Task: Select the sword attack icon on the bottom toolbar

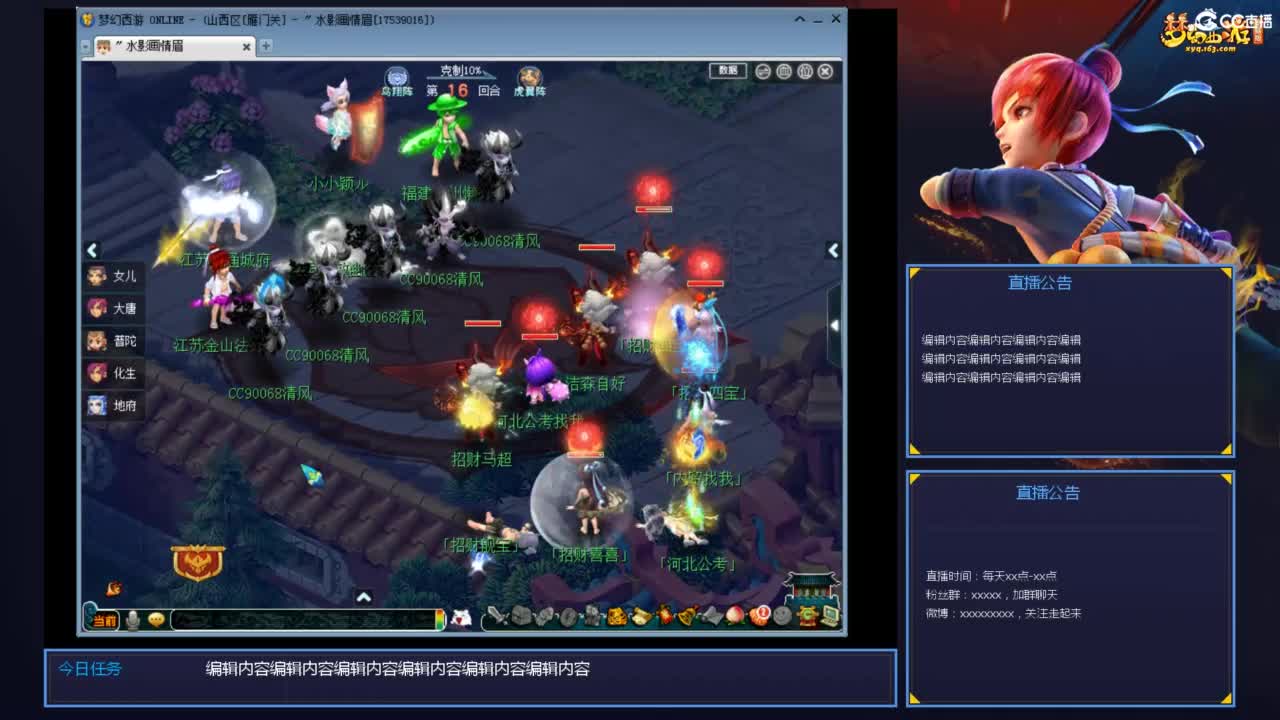Action: [496, 616]
